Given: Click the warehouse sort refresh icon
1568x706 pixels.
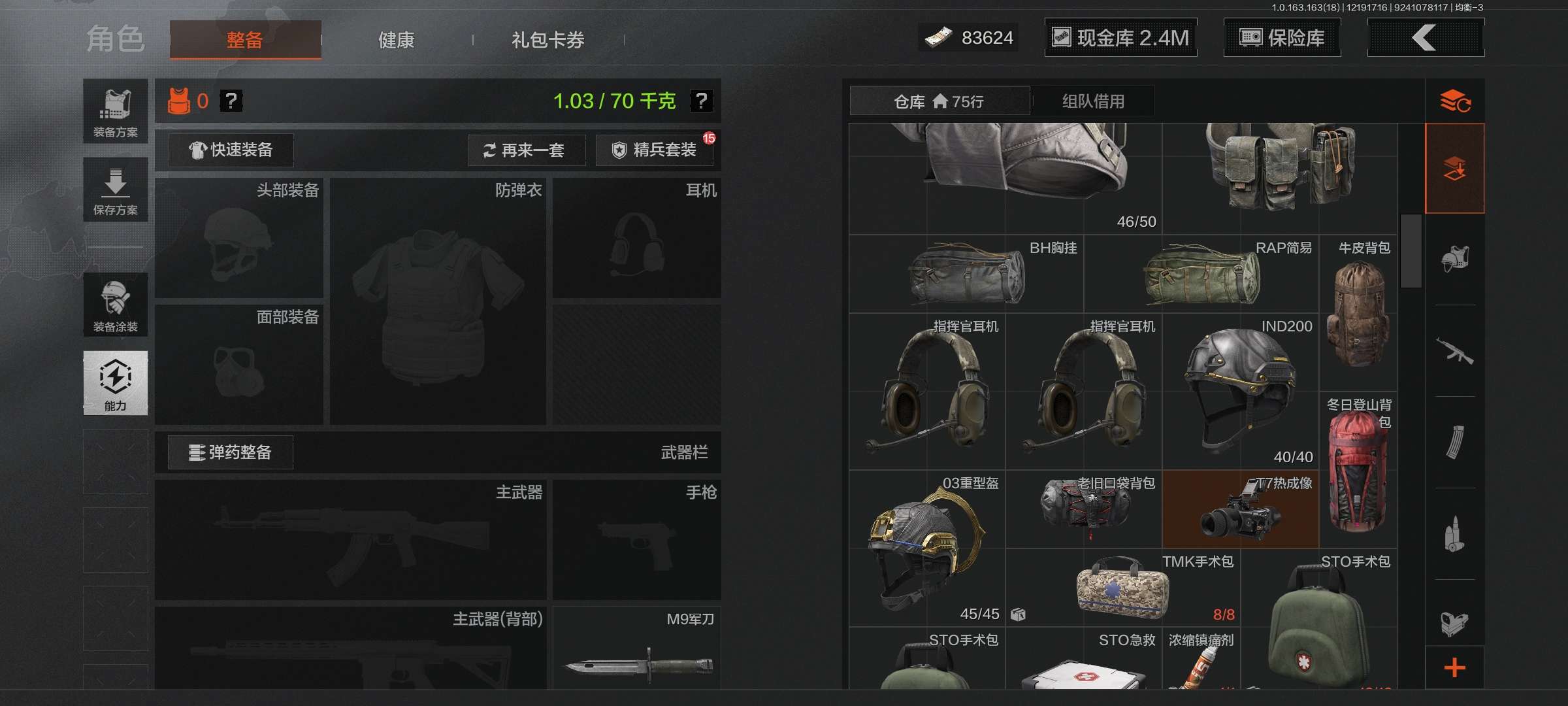Looking at the screenshot, I should 1456,101.
